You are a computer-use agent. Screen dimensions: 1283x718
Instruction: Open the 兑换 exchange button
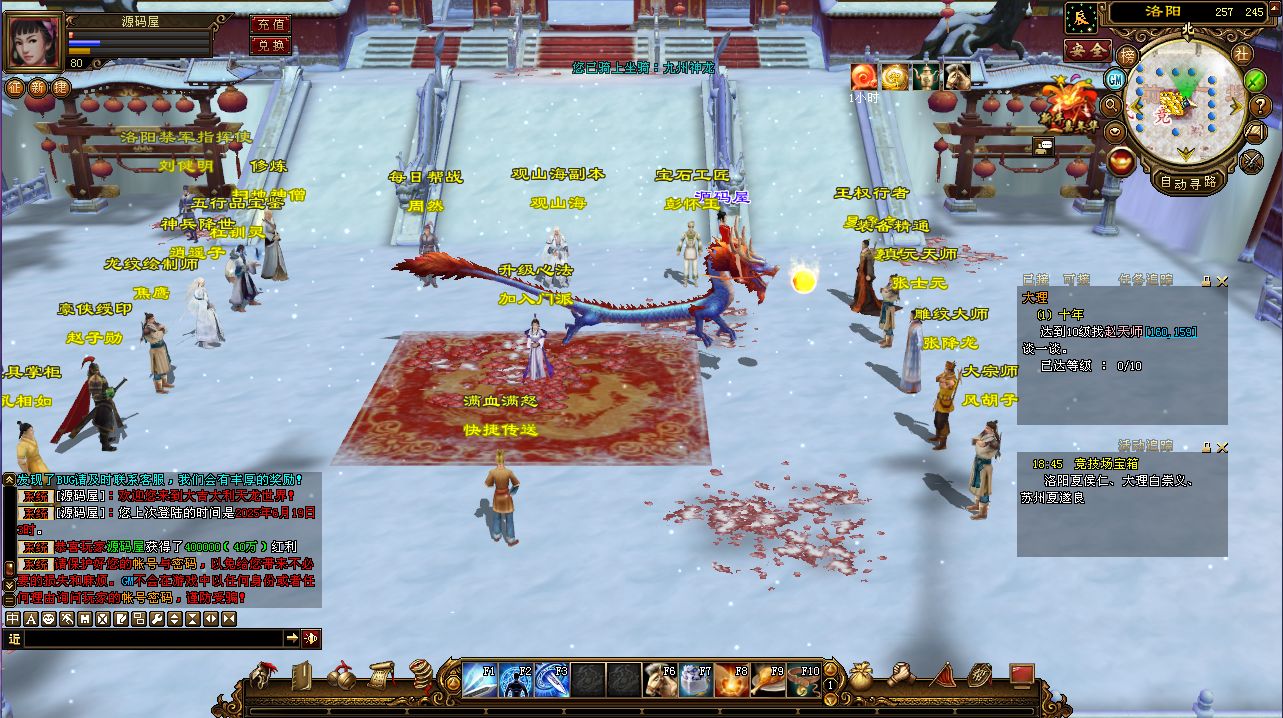pyautogui.click(x=269, y=45)
